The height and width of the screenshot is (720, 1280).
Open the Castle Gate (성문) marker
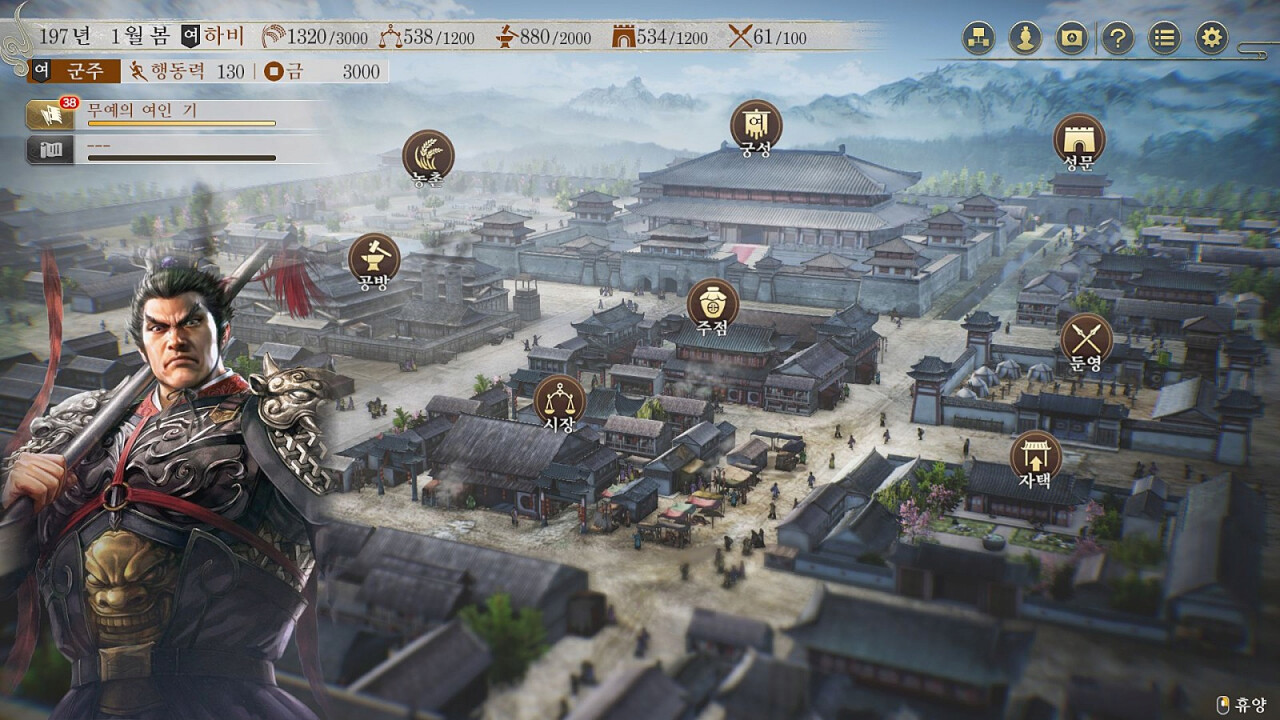(1079, 139)
